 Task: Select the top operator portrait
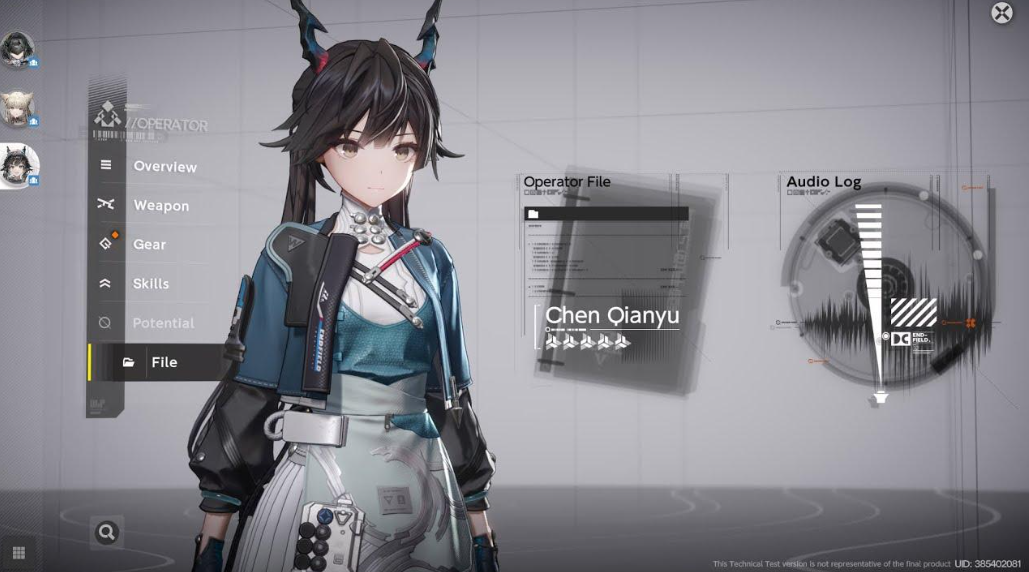point(17,50)
